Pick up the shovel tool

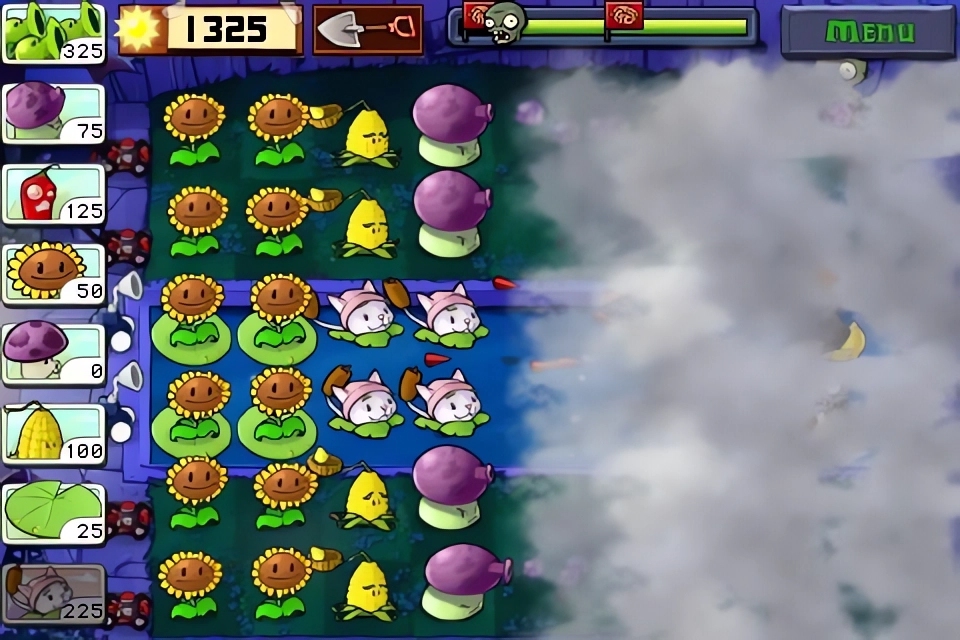367,30
